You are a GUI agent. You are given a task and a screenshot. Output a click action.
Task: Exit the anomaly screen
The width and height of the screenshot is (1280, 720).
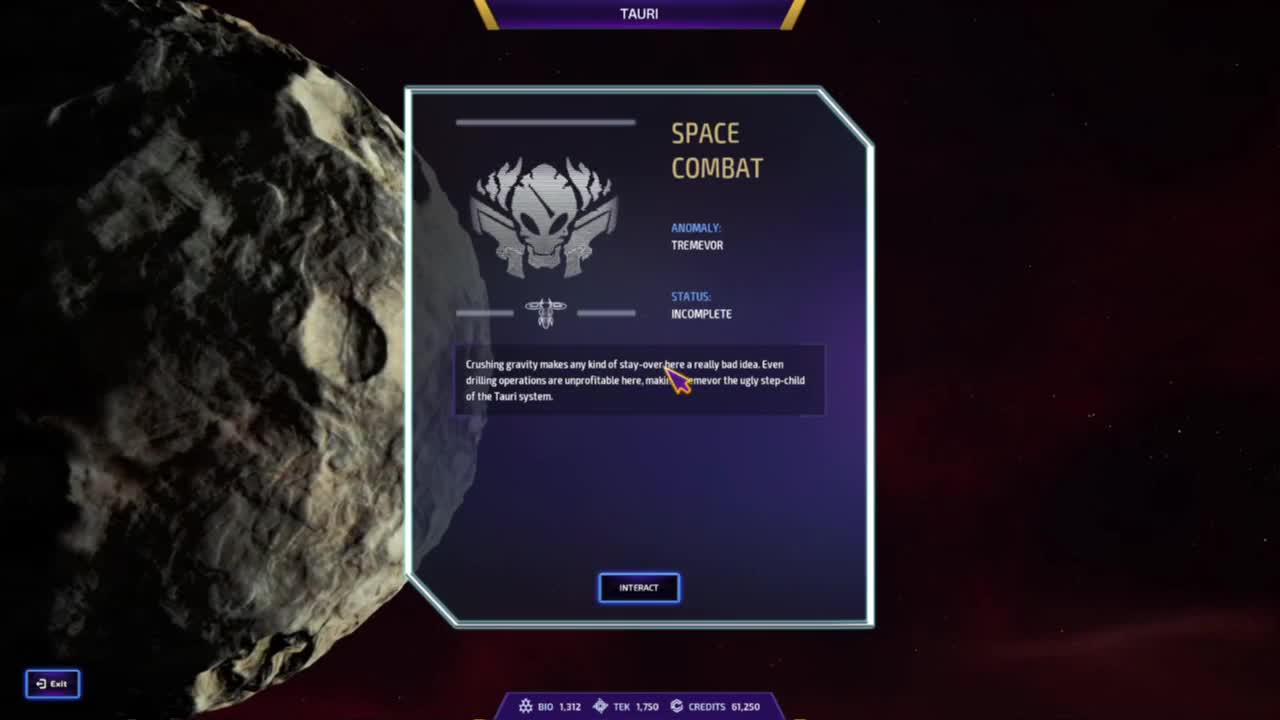(x=52, y=684)
